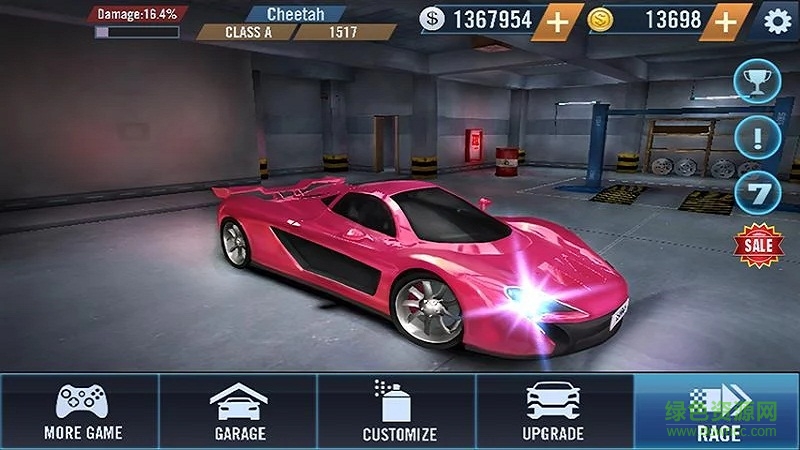Show the red Sale offer
The image size is (800, 450).
pos(757,246)
